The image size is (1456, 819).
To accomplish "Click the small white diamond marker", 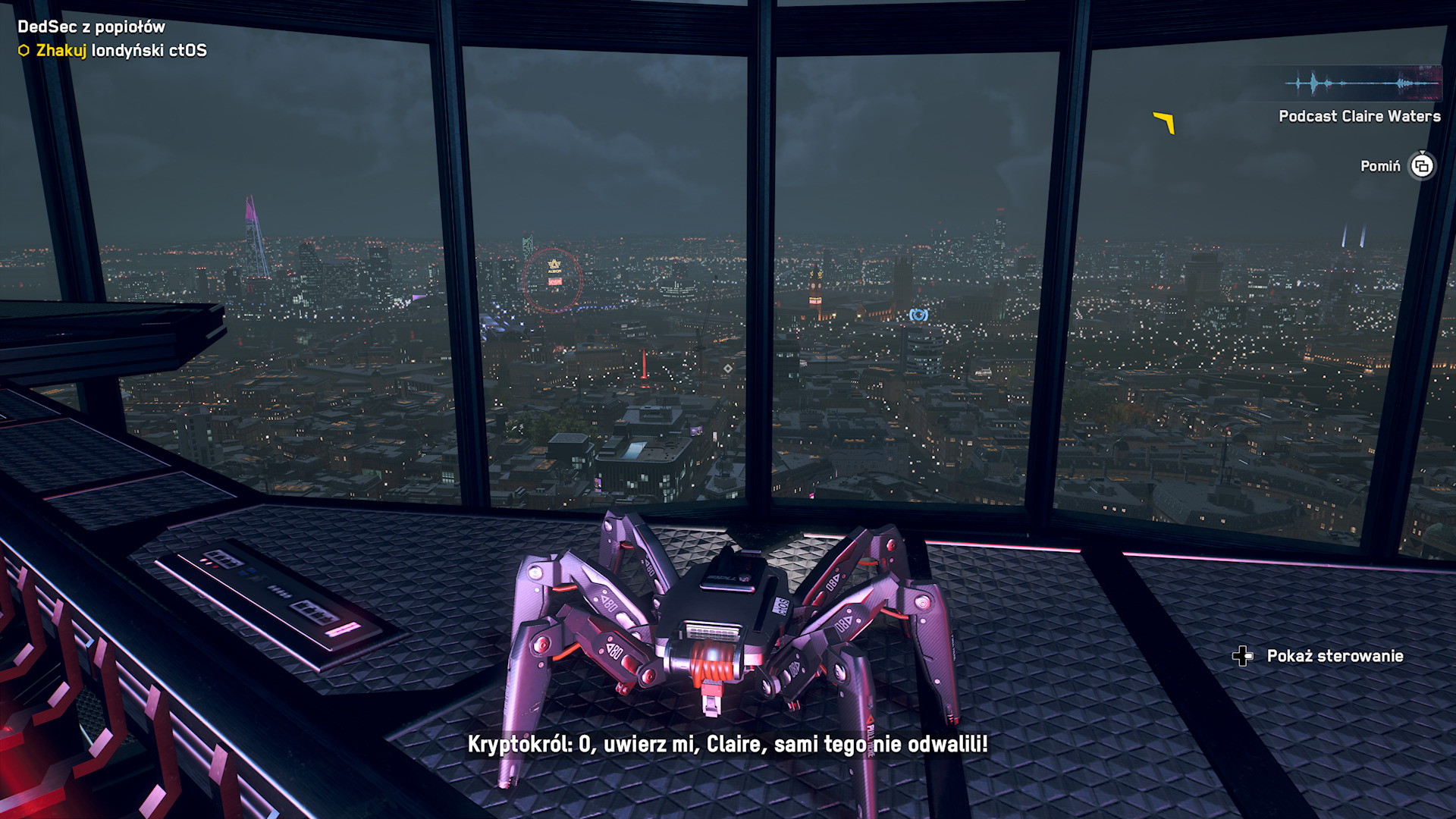I will click(728, 369).
